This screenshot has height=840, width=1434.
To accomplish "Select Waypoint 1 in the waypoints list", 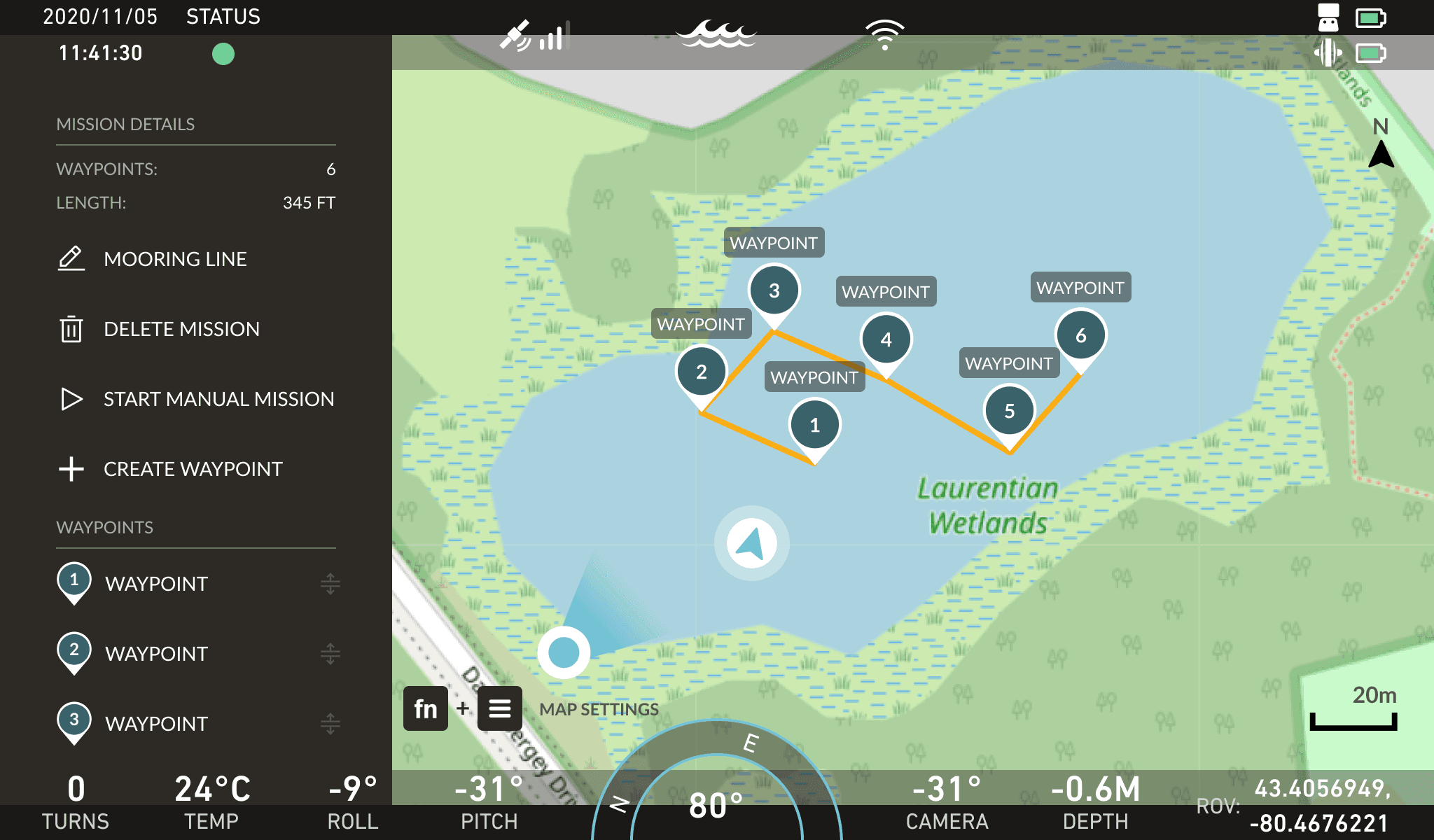I will (155, 584).
